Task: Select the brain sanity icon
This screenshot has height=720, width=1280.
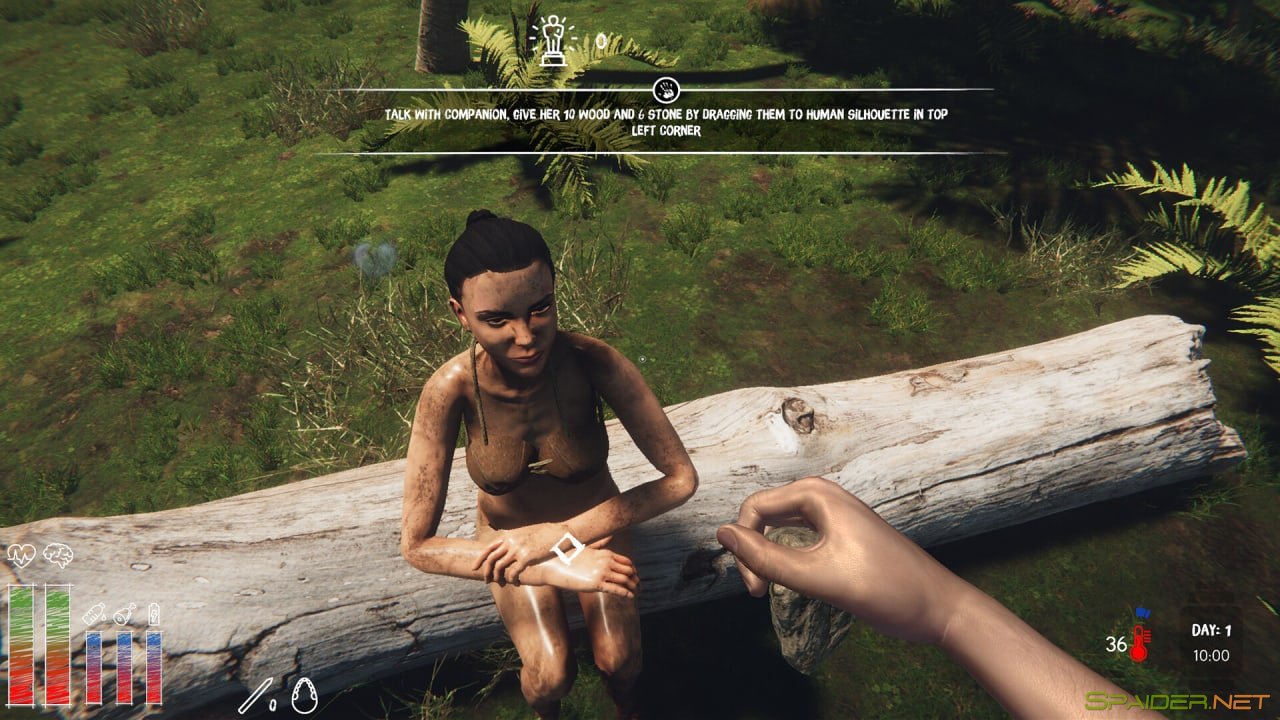Action: [57, 555]
